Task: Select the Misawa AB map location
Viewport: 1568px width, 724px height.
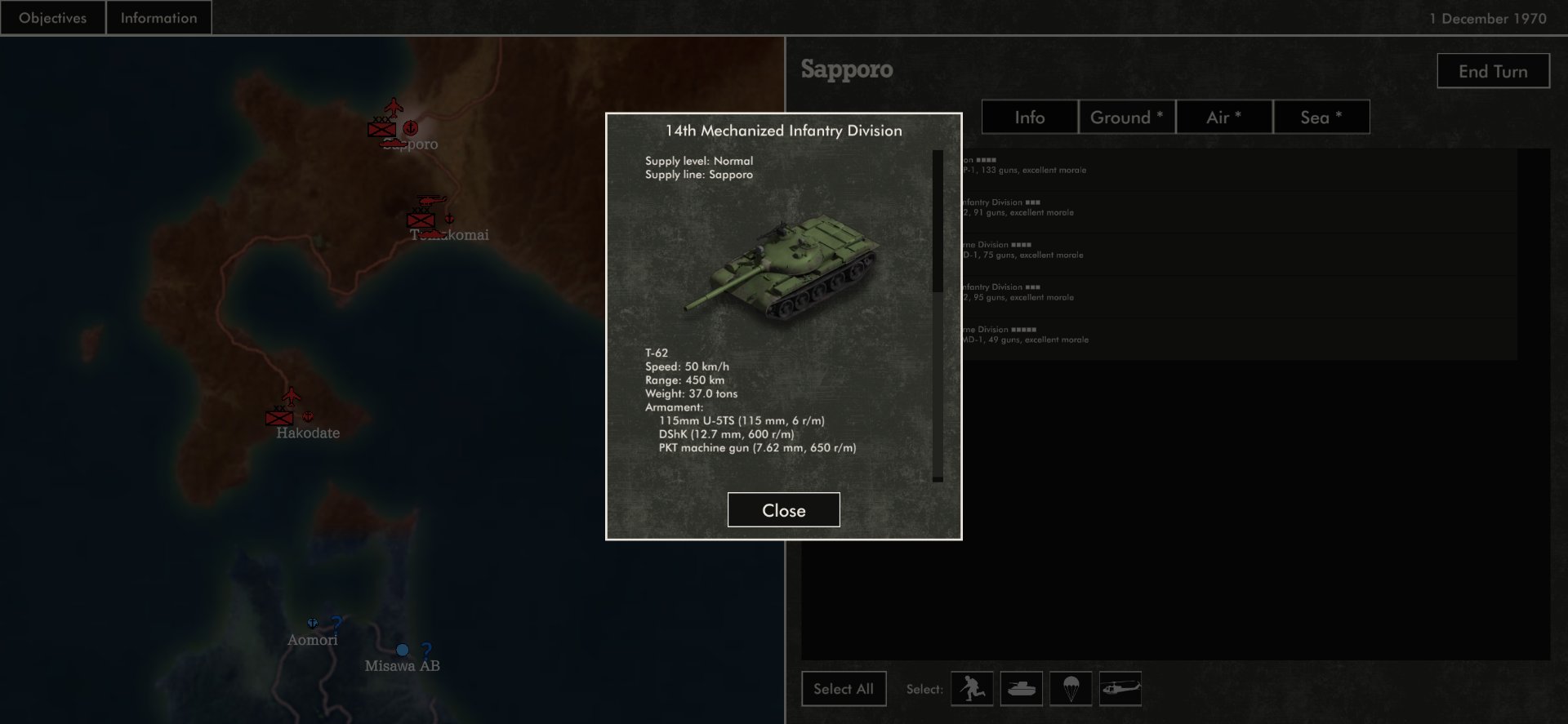Action: 402,665
